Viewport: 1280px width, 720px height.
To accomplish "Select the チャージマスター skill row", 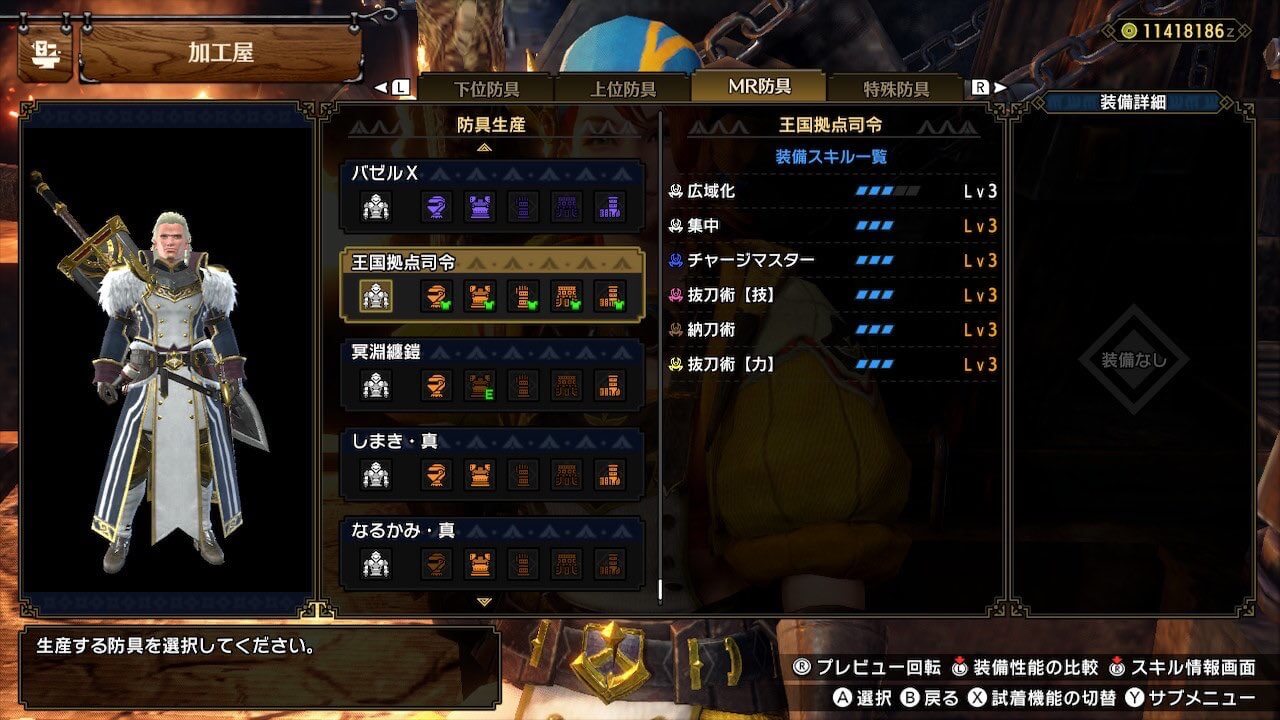I will (x=833, y=260).
